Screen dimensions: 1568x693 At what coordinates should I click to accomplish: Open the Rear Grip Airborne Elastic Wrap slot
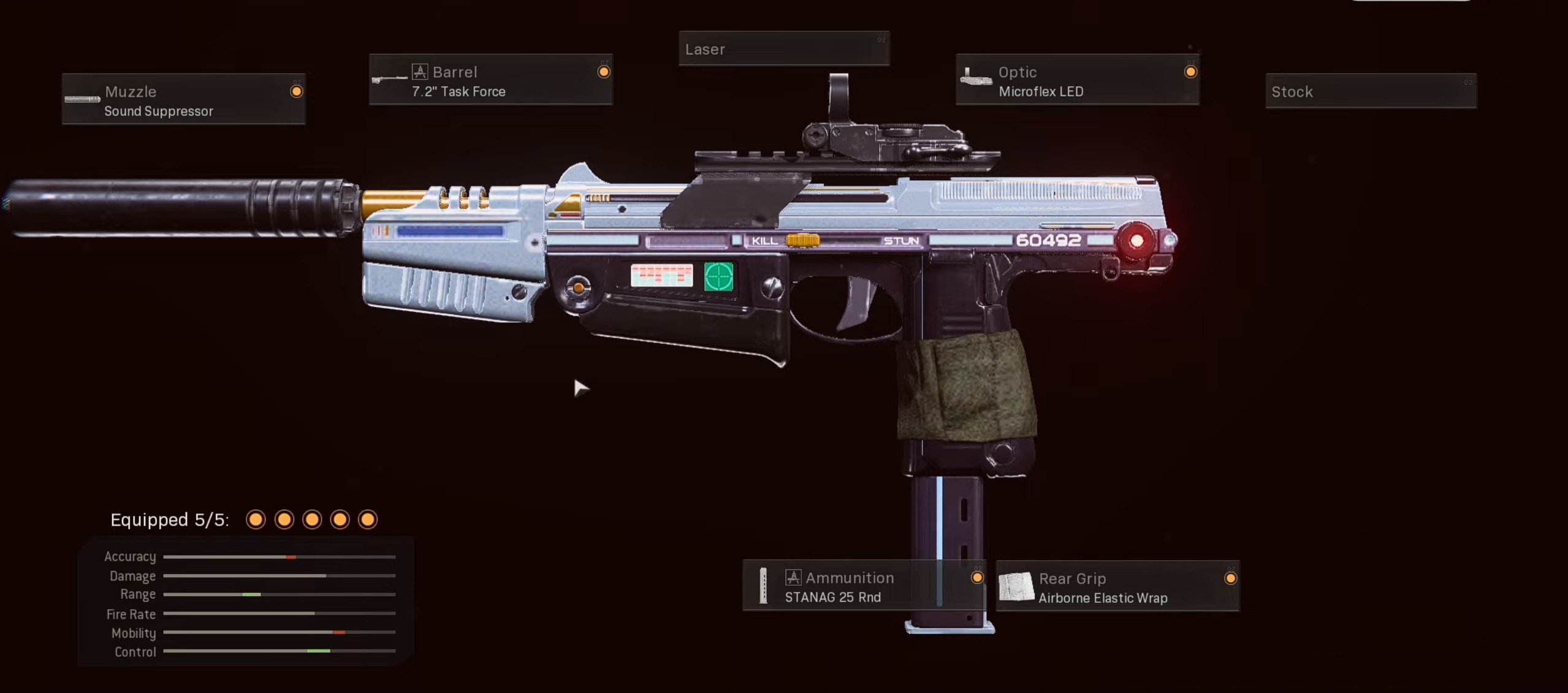click(1117, 587)
